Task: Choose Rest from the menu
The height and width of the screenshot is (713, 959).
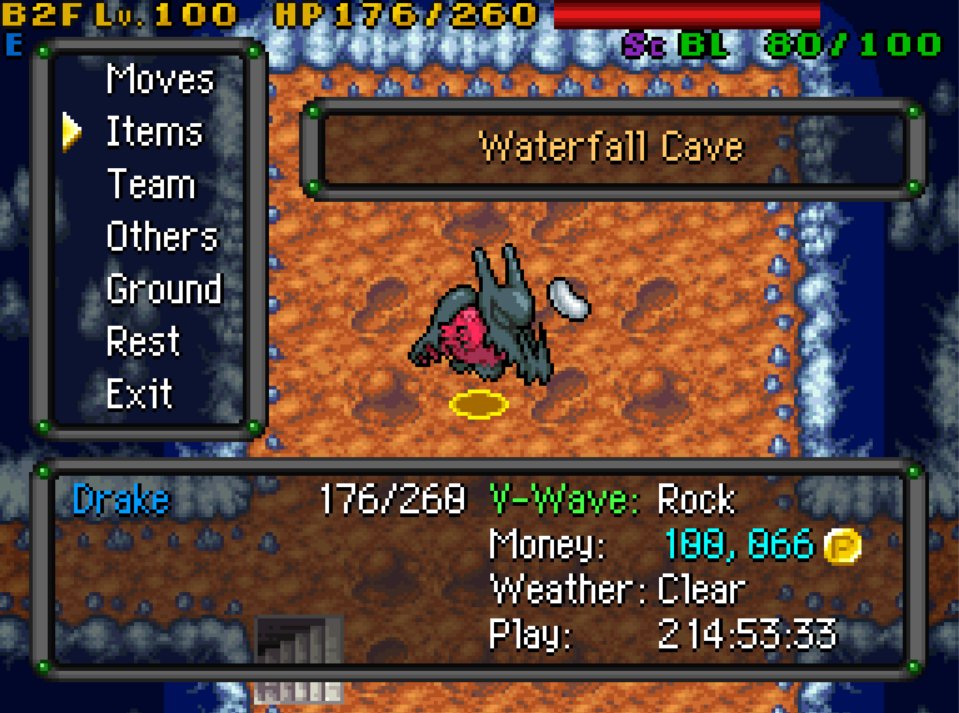Action: pyautogui.click(x=143, y=341)
